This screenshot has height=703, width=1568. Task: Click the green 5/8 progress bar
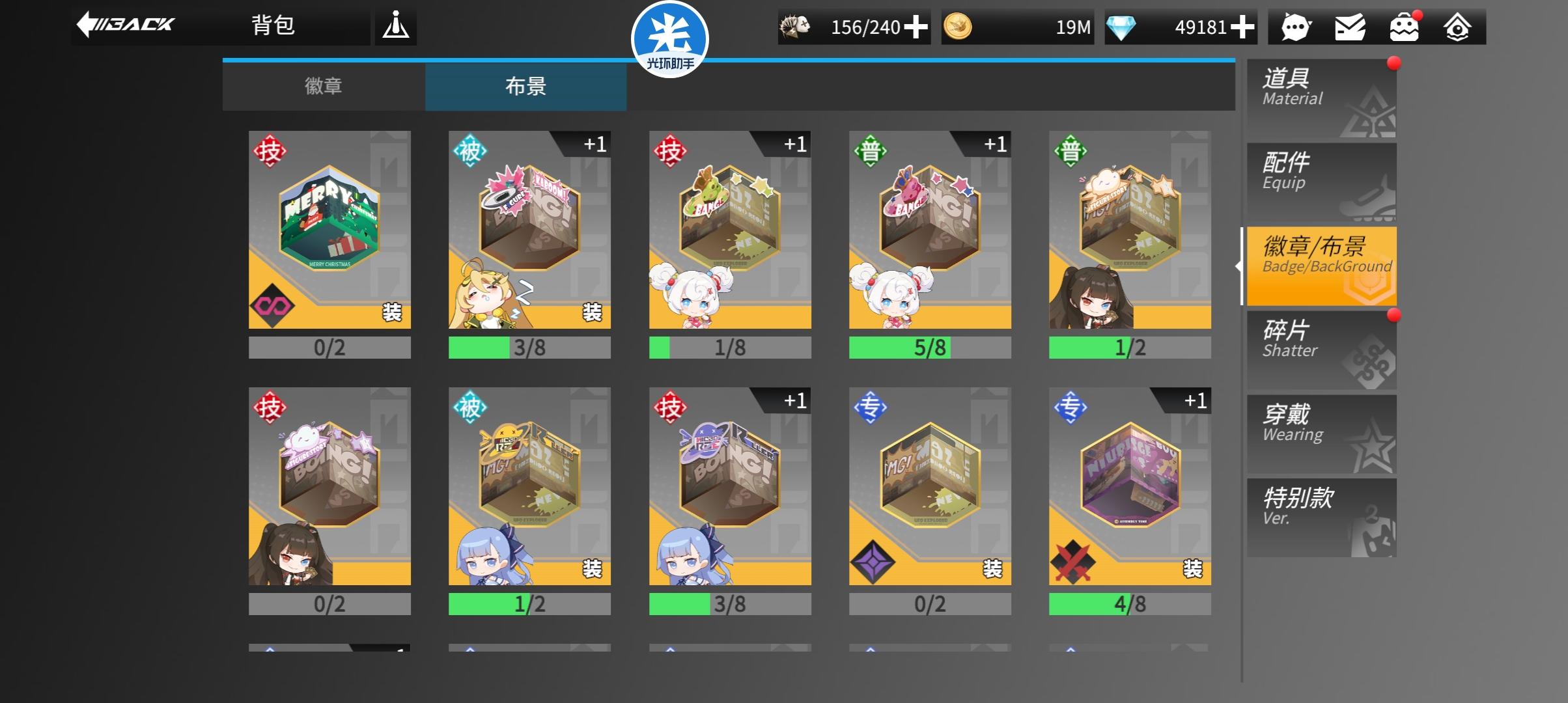pos(930,348)
